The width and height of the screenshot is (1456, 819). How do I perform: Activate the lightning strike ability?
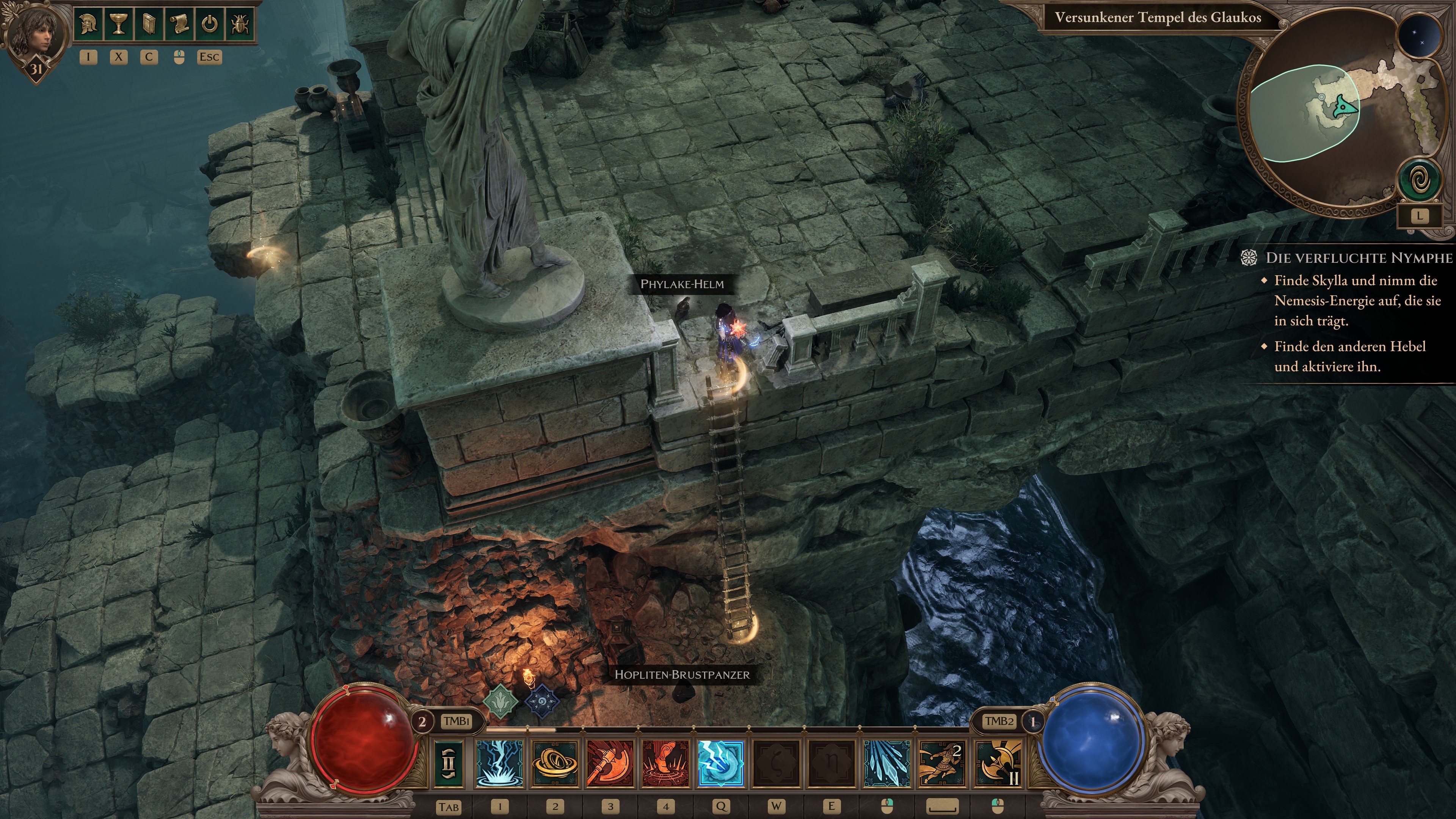500,763
